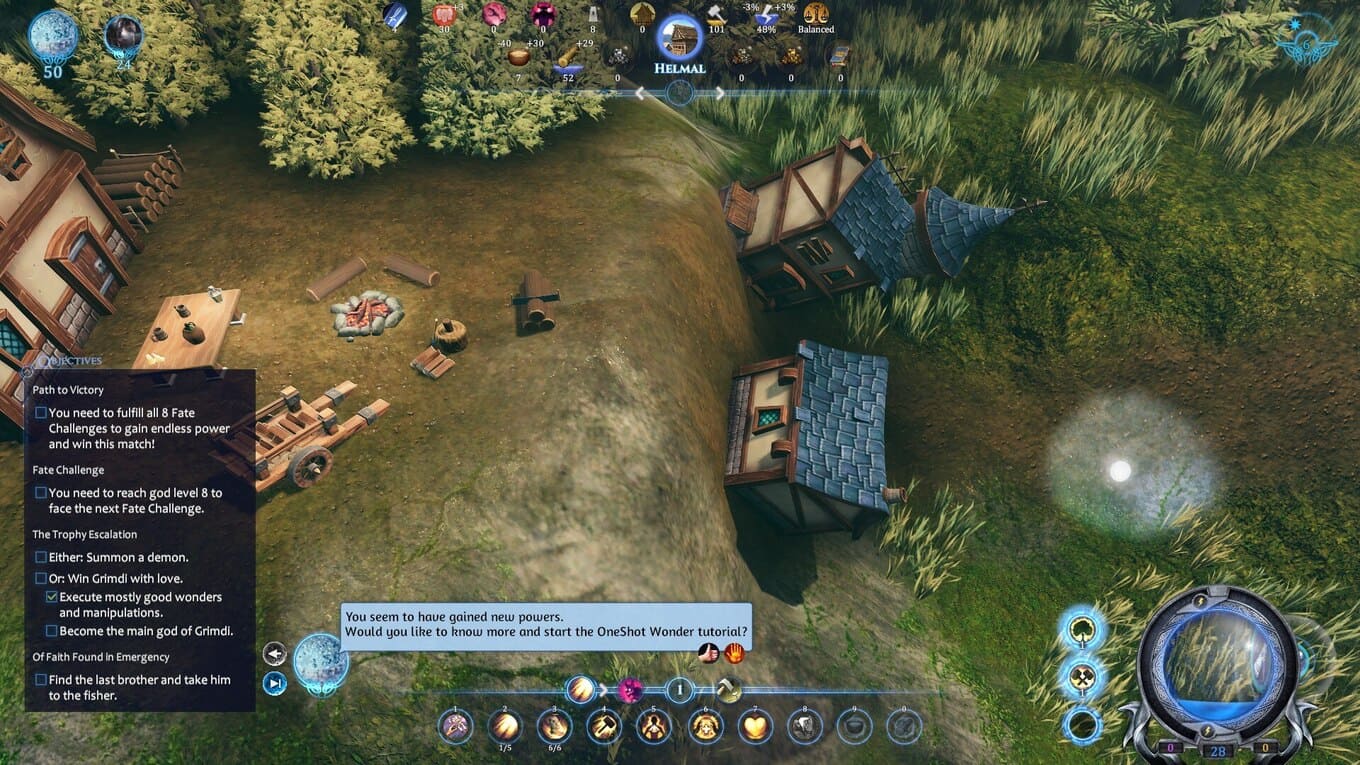Open the god level orb showing 50

(x=52, y=36)
